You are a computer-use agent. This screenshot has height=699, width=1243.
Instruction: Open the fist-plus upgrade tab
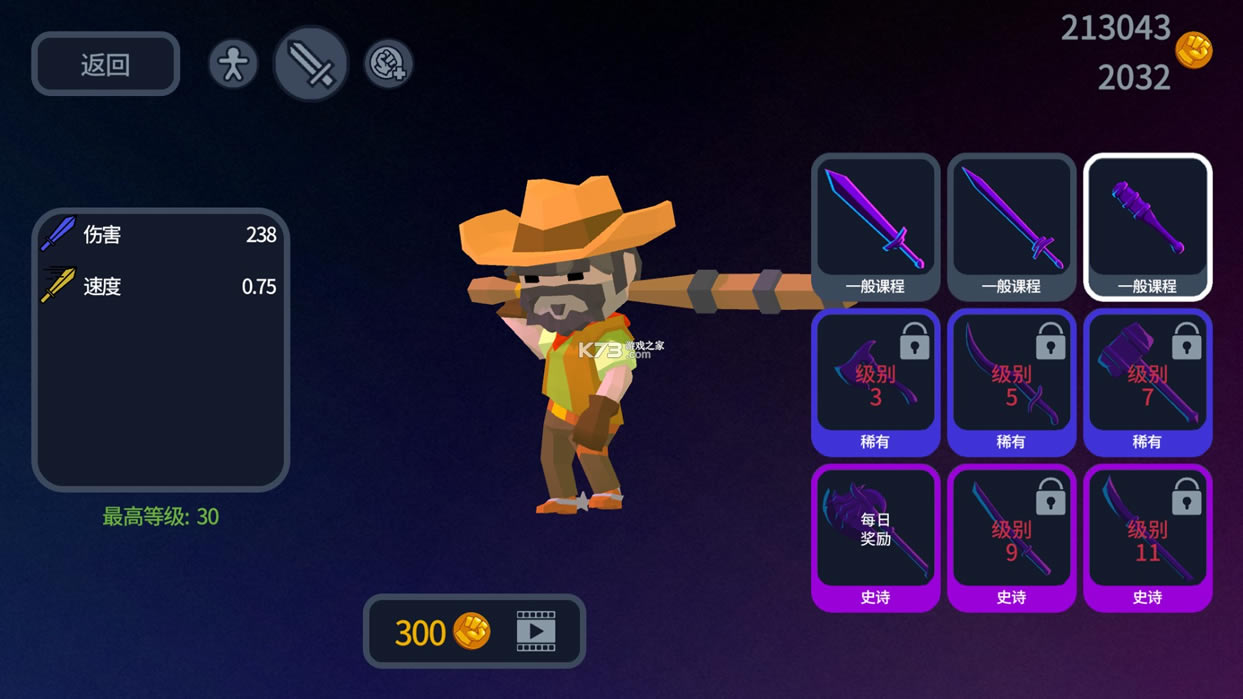(388, 65)
